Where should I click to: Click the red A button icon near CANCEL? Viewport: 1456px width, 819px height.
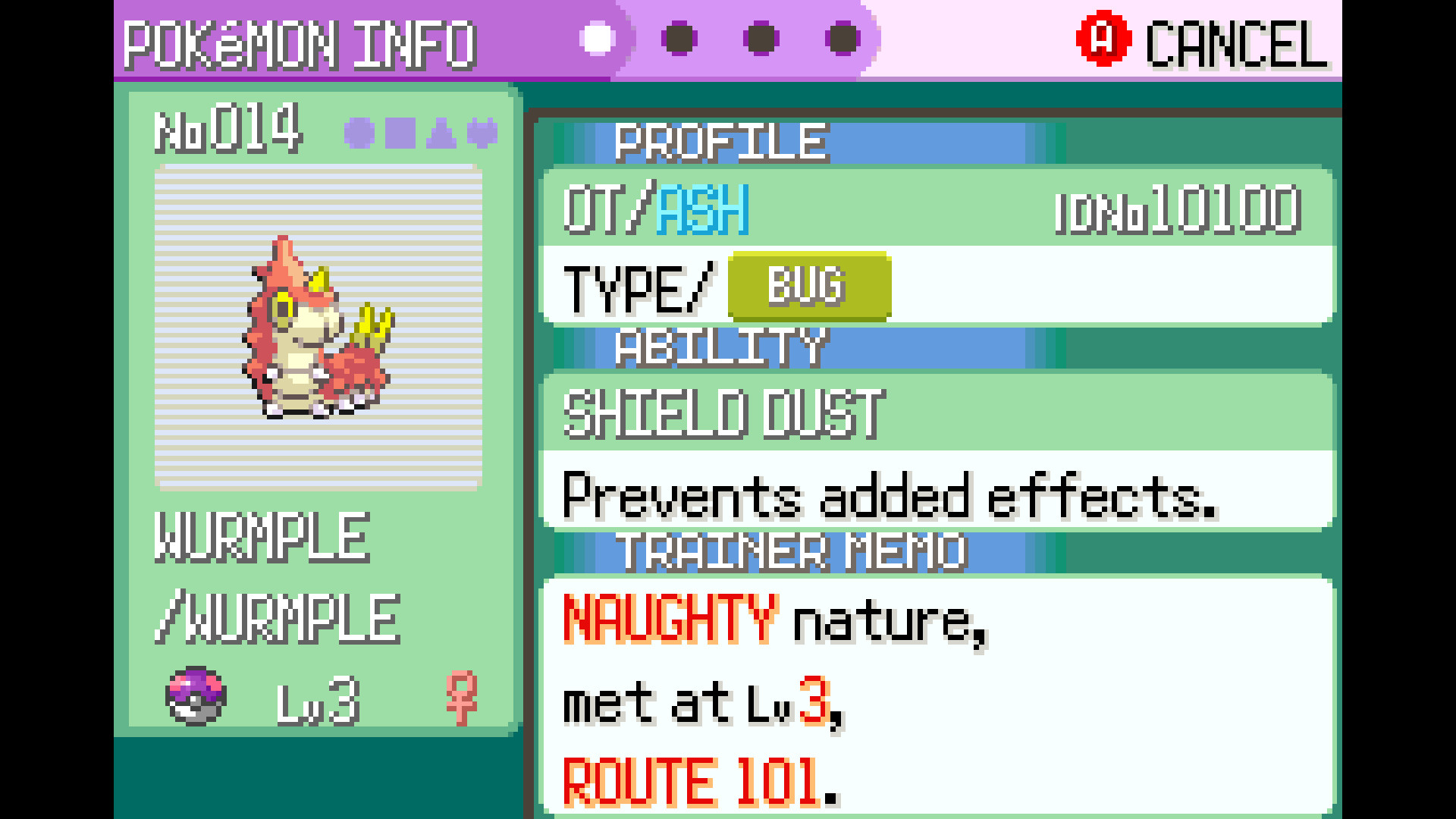(x=1103, y=39)
